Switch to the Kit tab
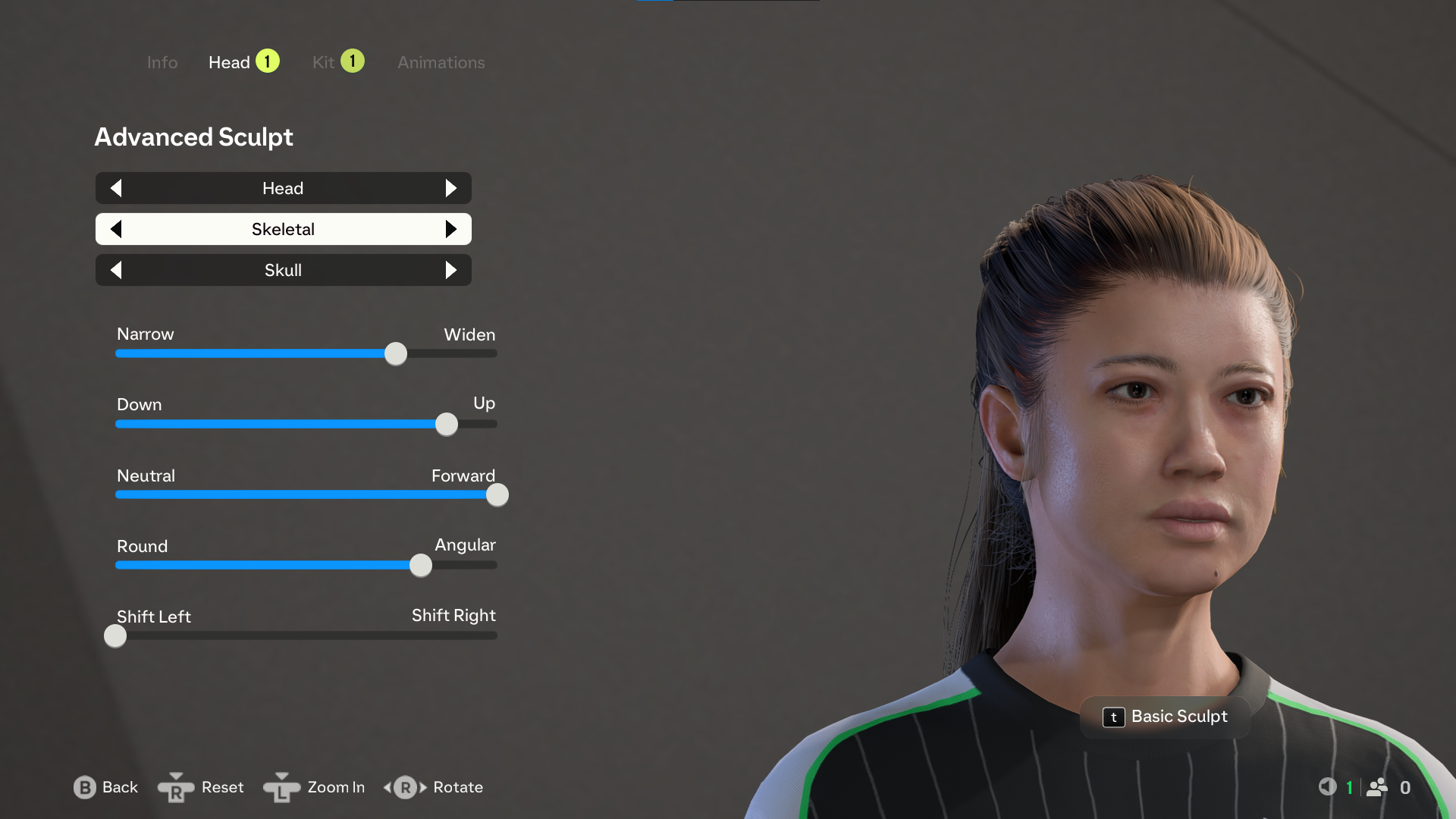This screenshot has width=1456, height=819. click(x=325, y=62)
